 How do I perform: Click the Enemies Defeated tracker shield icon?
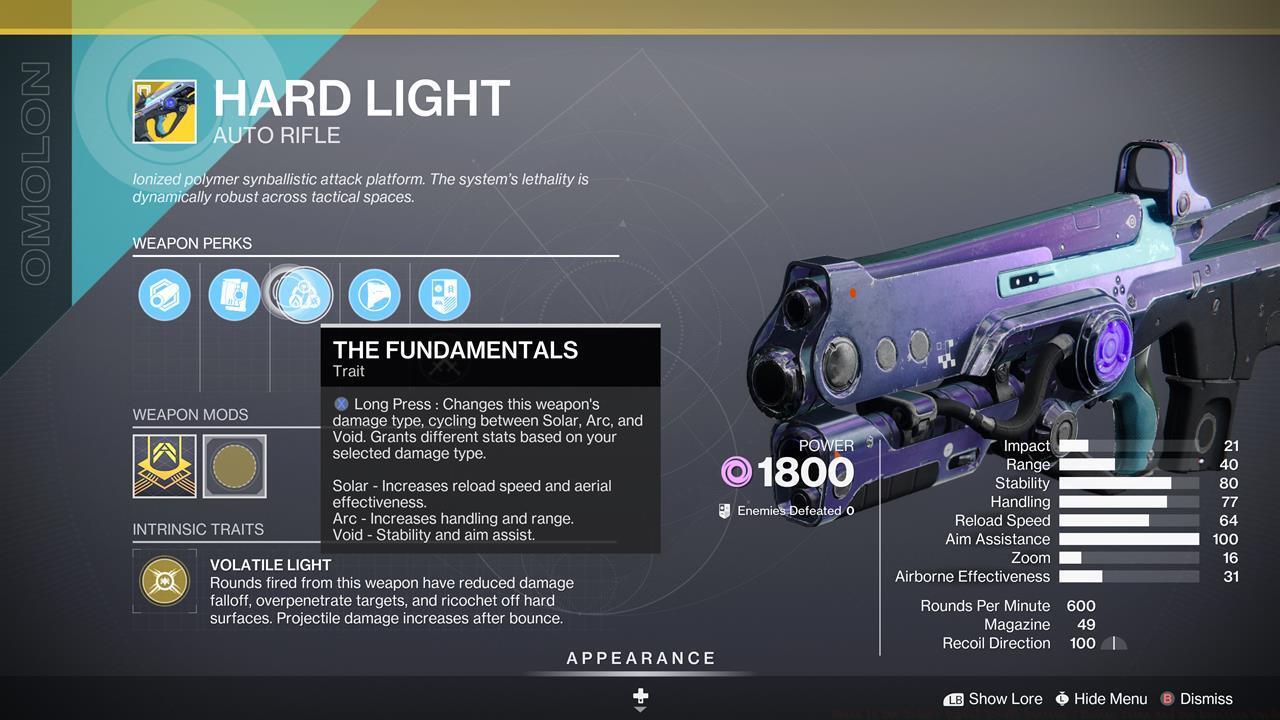pos(722,510)
